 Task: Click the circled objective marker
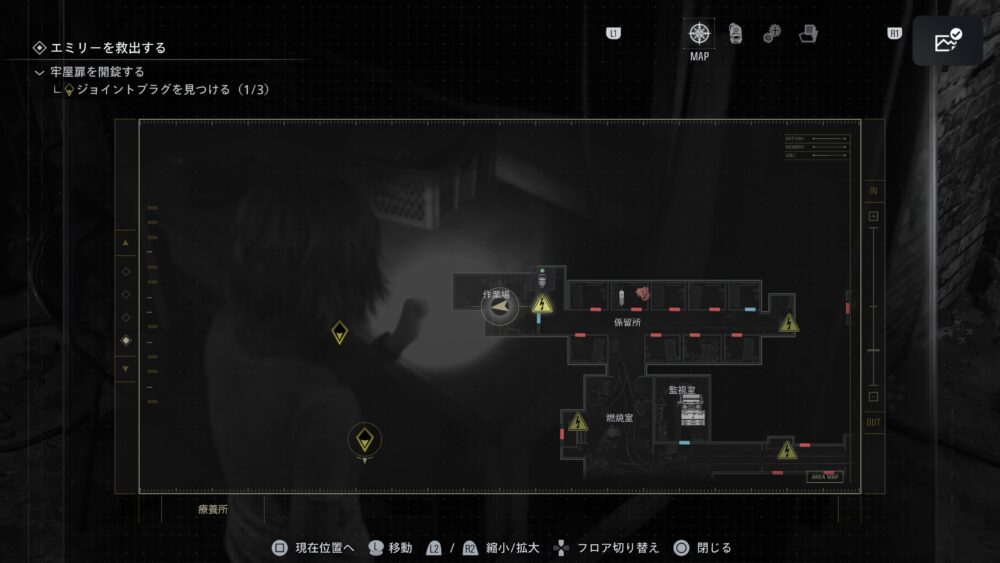point(365,438)
